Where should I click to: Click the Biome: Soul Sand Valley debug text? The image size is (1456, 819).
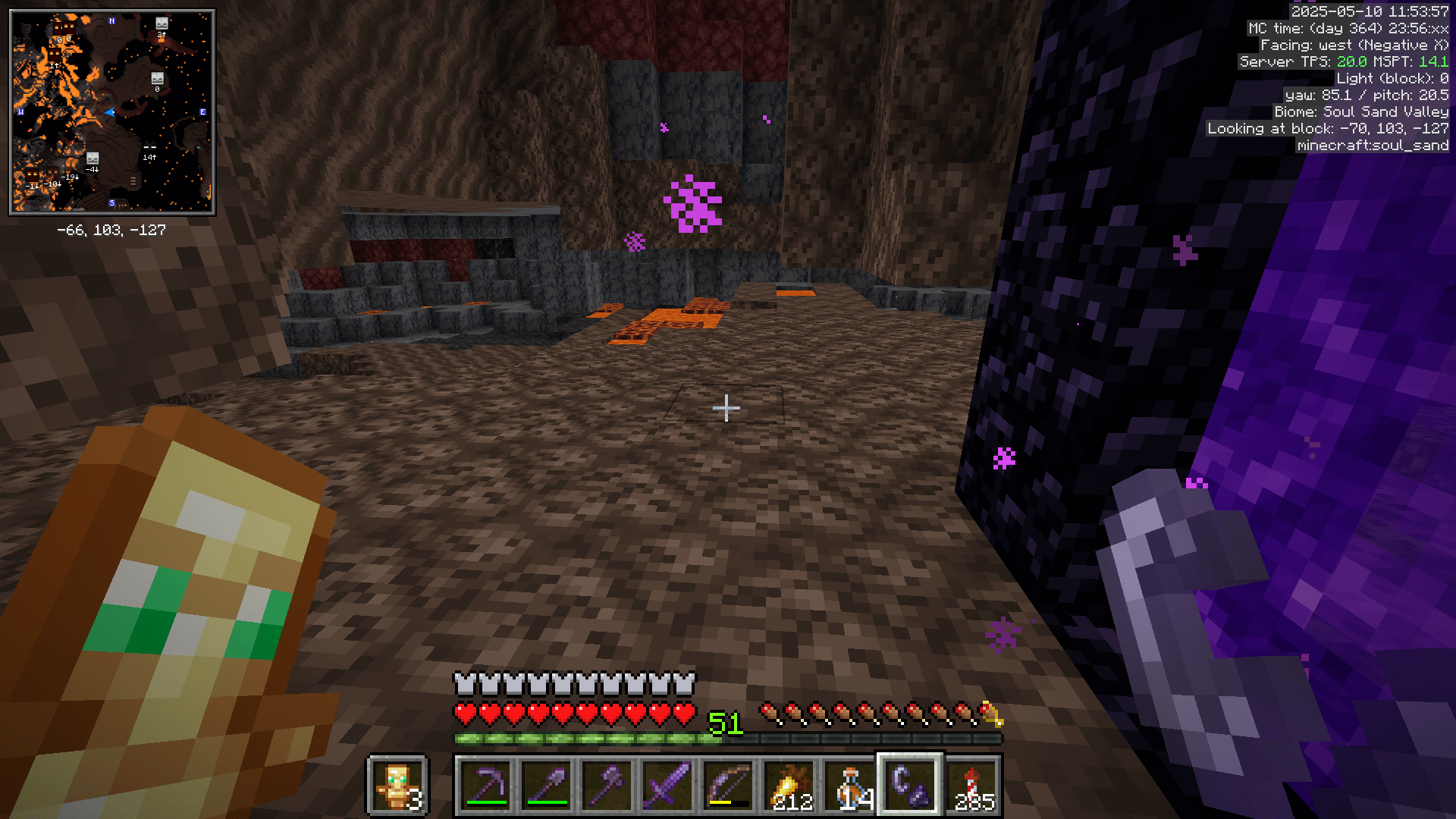click(x=1360, y=111)
